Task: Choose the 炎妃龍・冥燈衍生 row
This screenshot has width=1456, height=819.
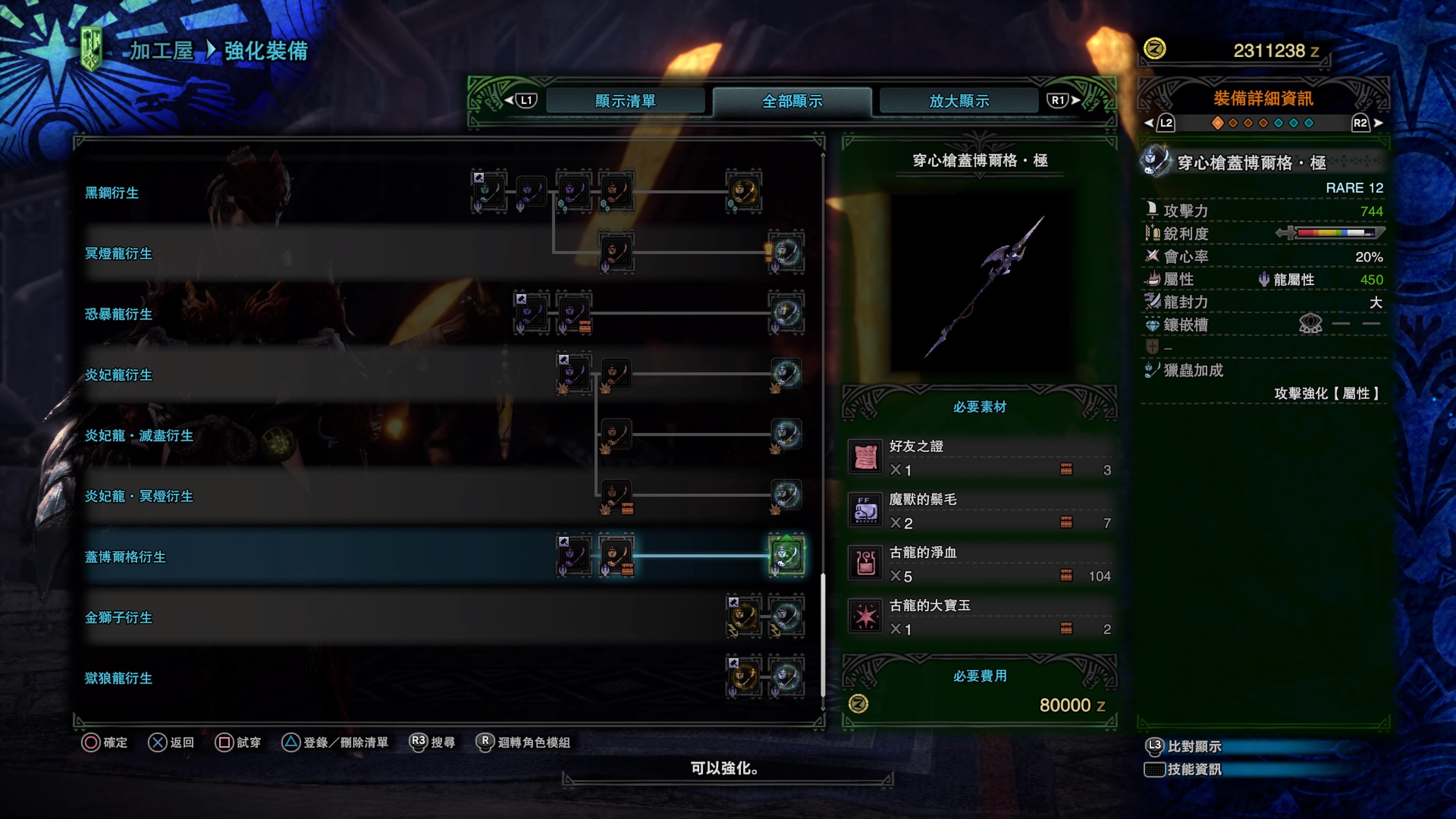Action: (x=138, y=496)
